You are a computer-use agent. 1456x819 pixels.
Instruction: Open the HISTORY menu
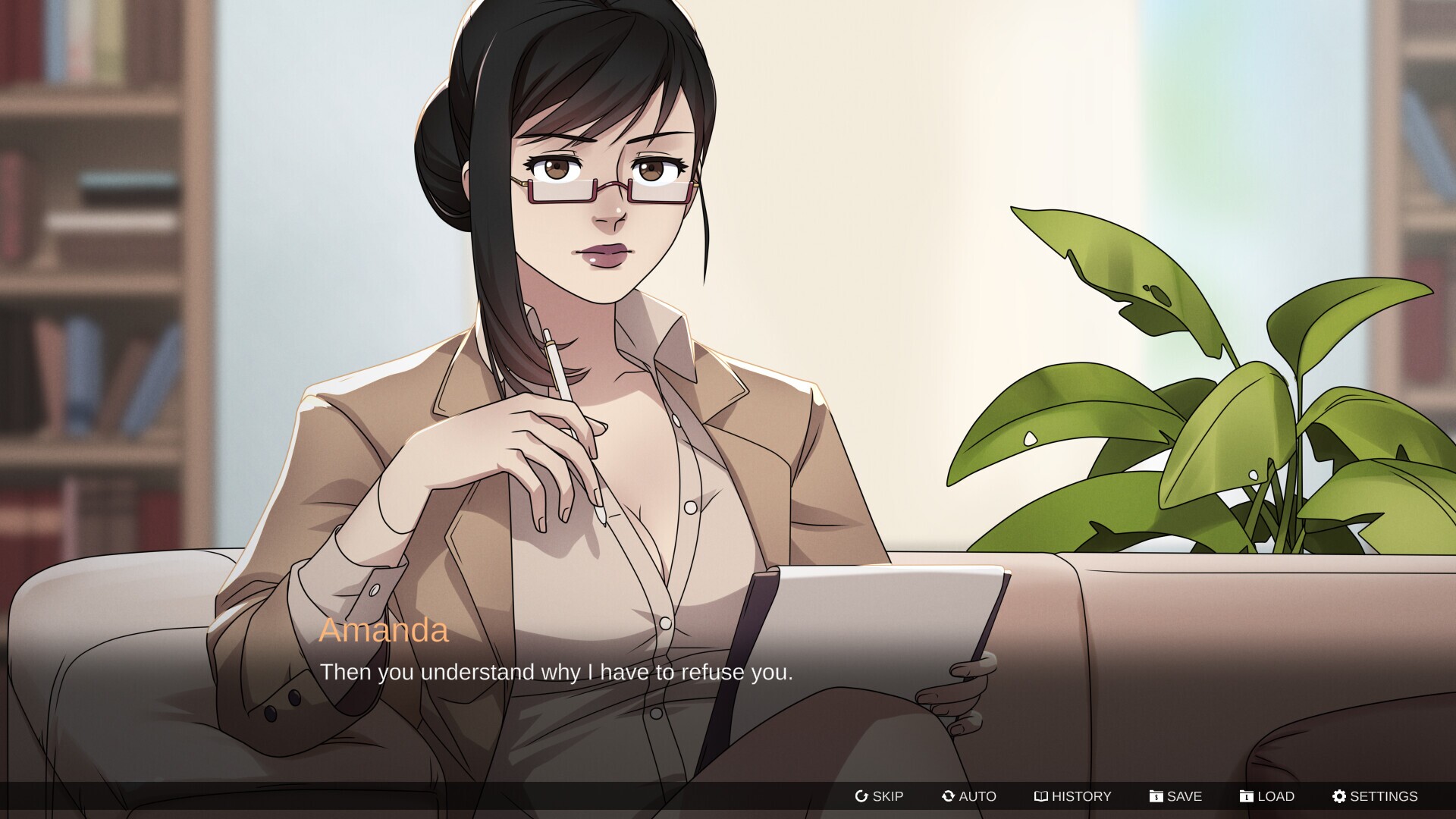click(1073, 796)
